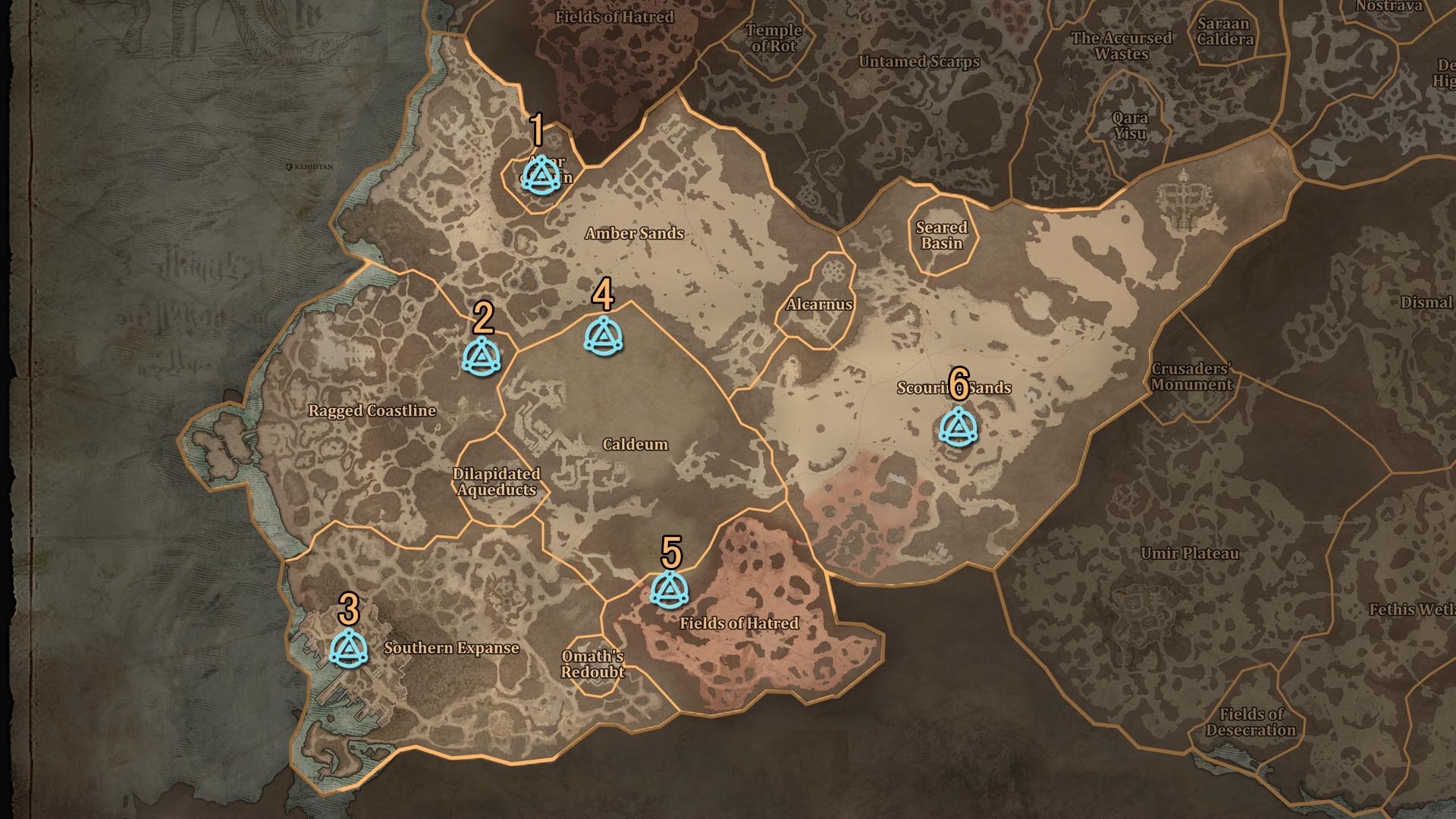Click the number 1 marker label
Image resolution: width=1456 pixels, height=819 pixels.
click(x=538, y=129)
